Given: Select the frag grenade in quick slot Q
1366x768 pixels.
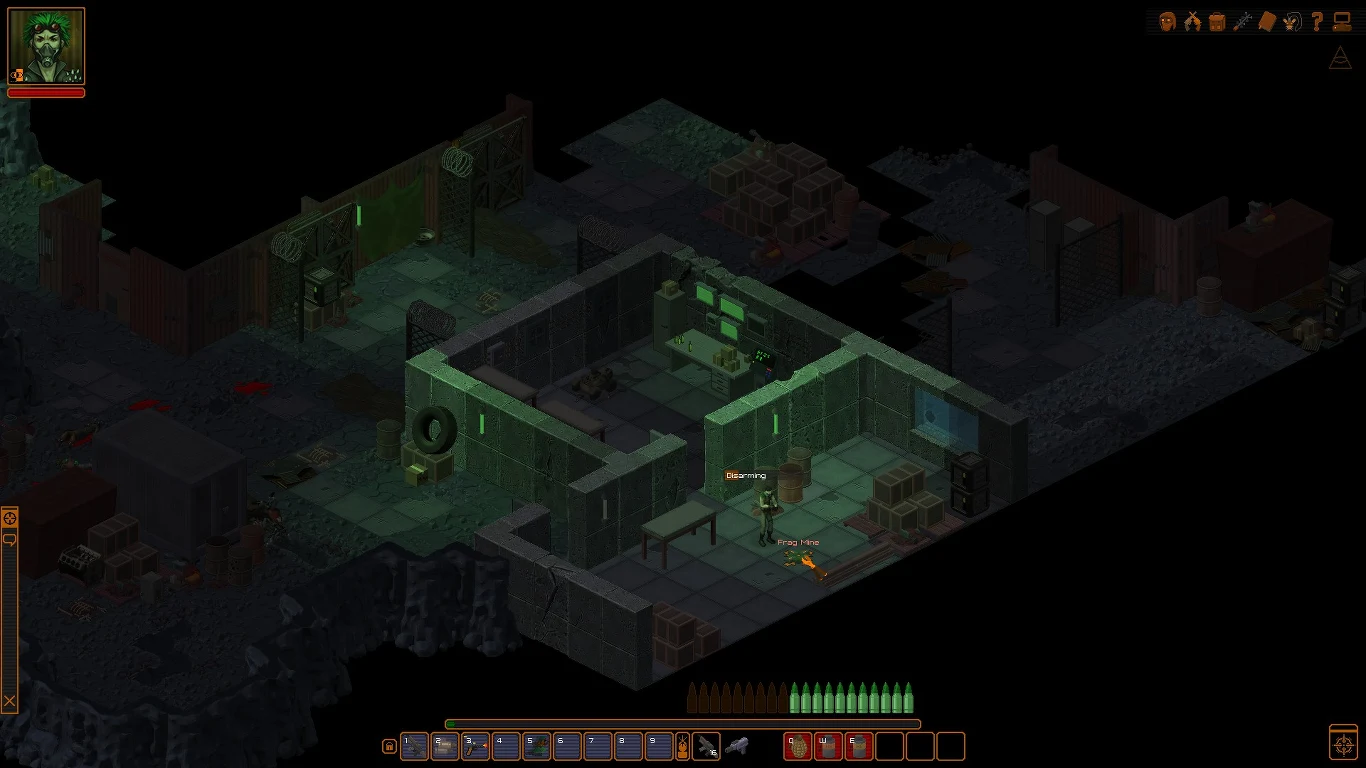Looking at the screenshot, I should click(x=797, y=747).
